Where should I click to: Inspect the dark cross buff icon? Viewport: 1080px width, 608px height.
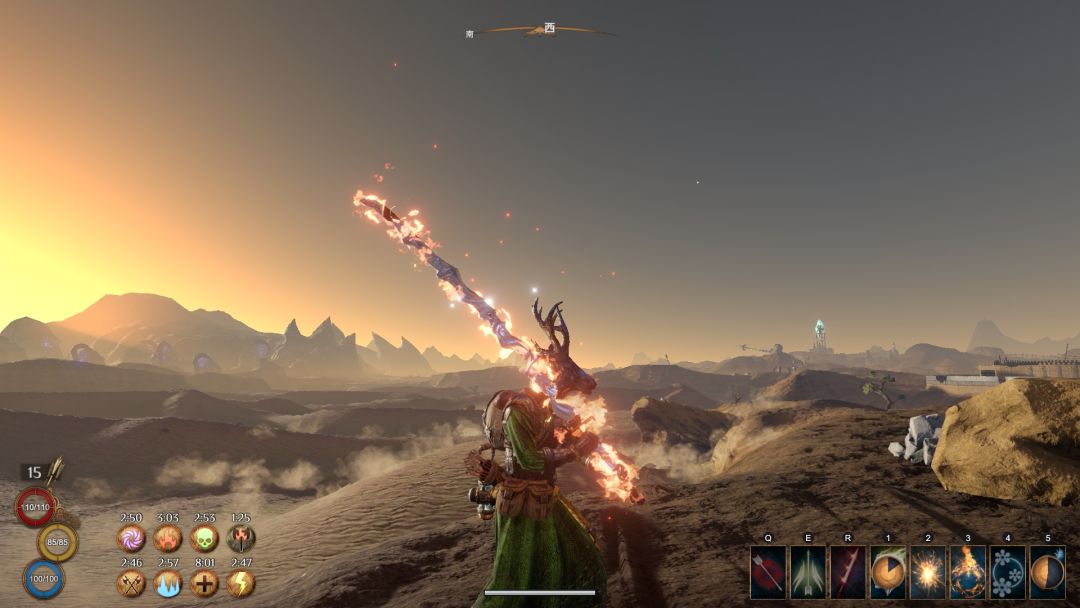[x=204, y=583]
